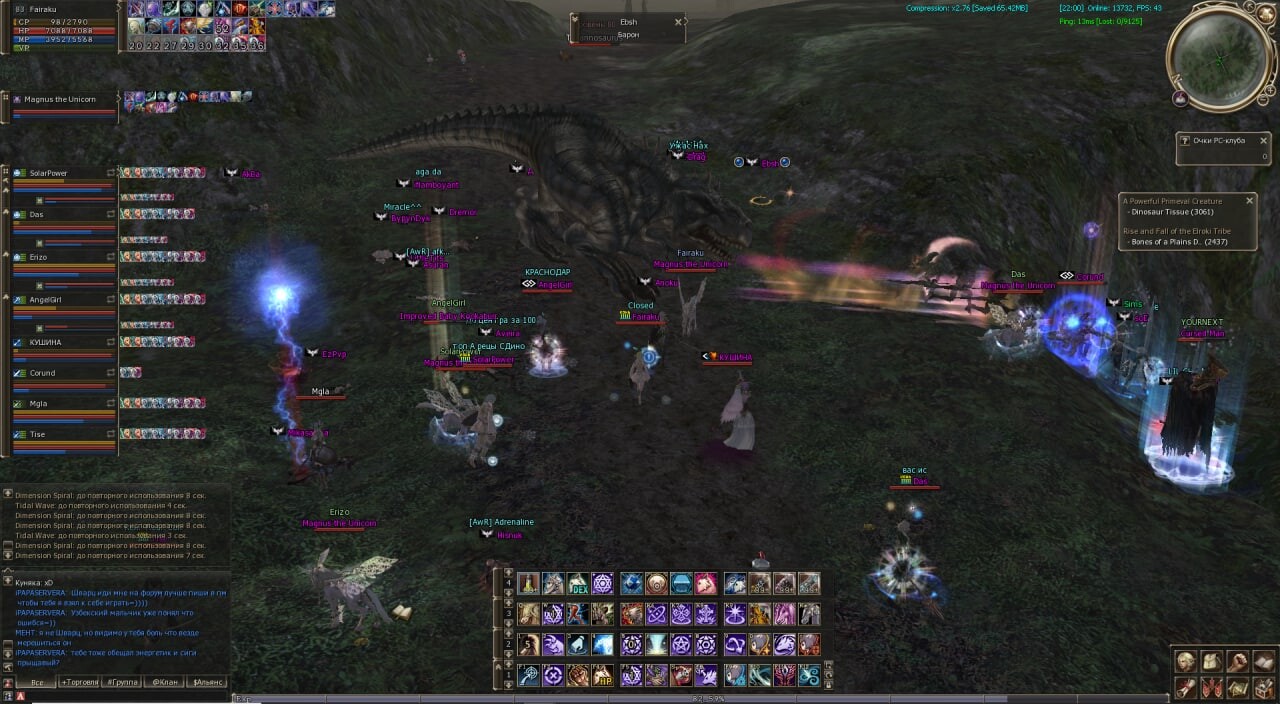Viewport: 1280px width, 704px height.
Task: Close the quest tracker panel
Action: click(1249, 201)
